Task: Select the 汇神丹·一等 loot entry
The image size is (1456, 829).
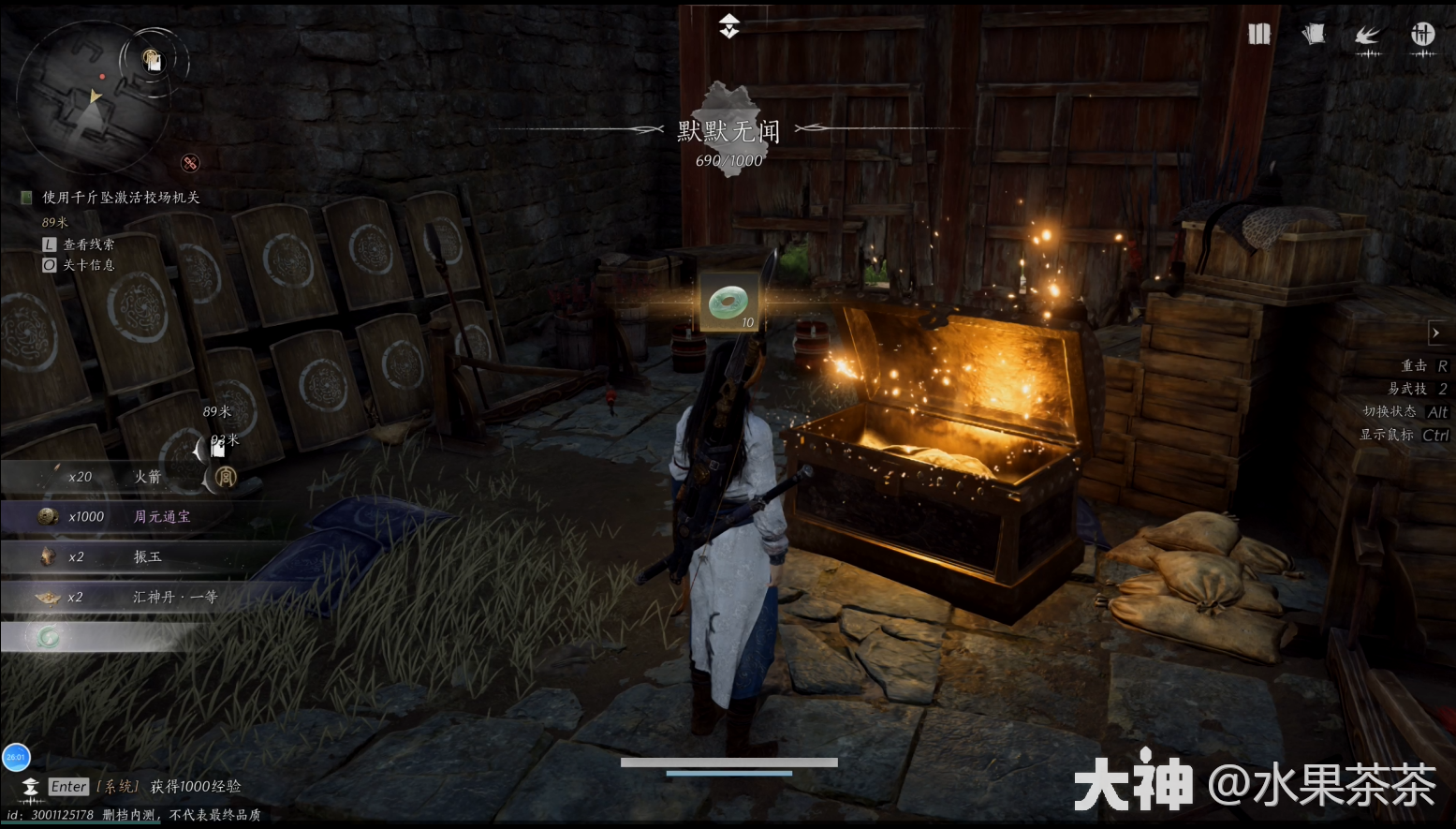Action: (x=122, y=598)
